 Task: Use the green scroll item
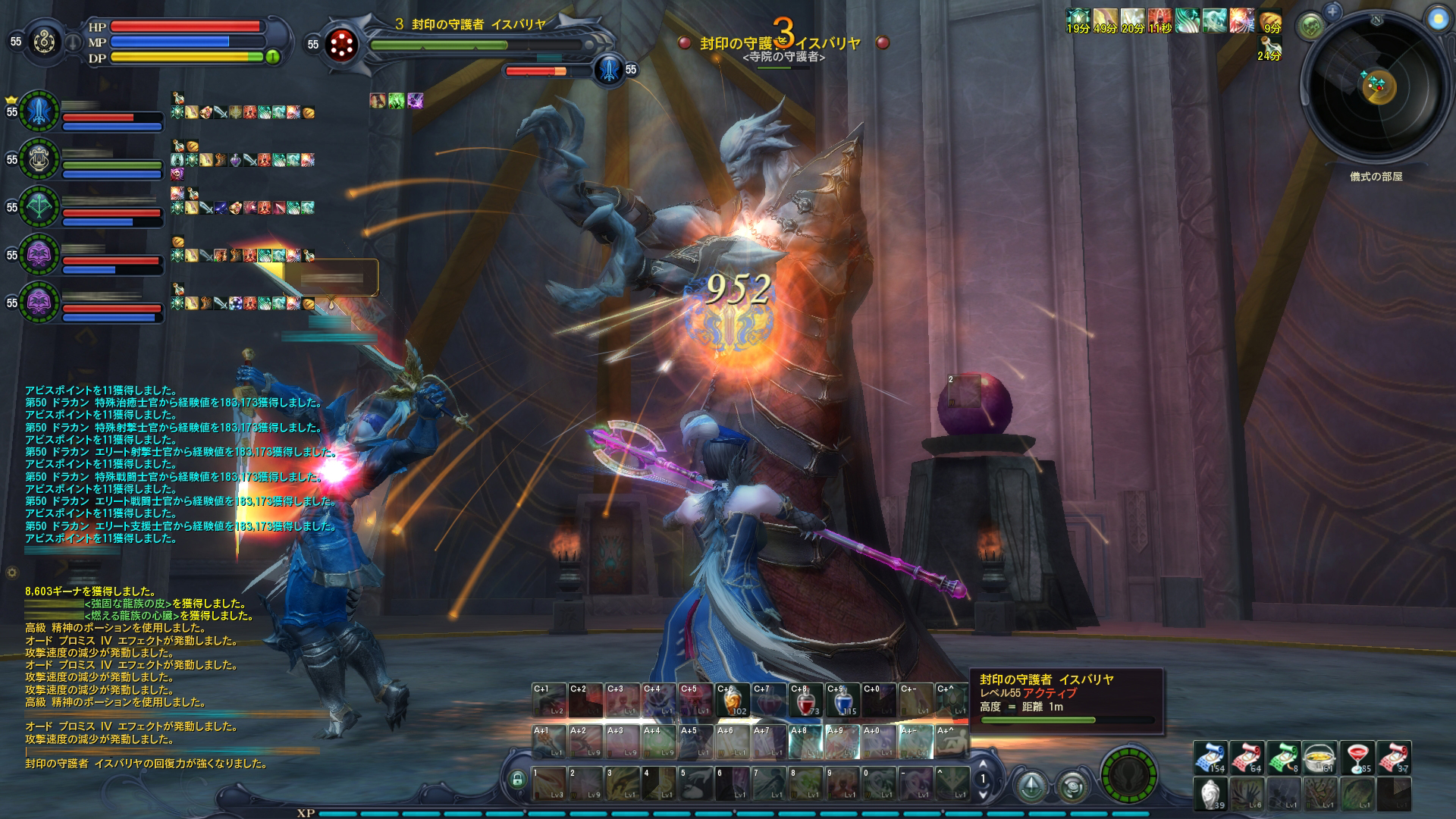coord(1283,758)
